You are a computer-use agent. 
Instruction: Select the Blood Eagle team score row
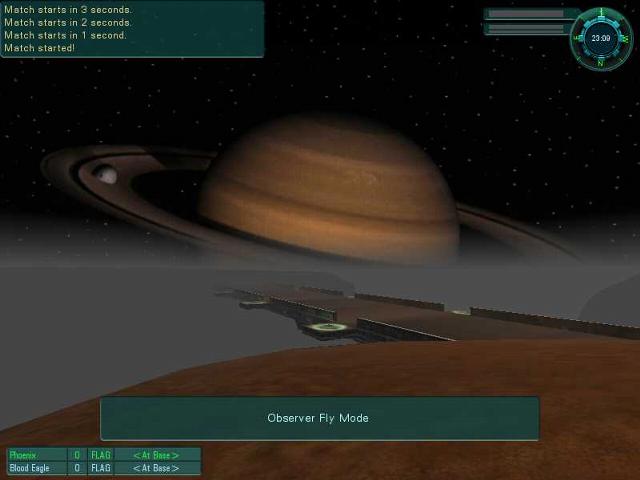click(104, 468)
